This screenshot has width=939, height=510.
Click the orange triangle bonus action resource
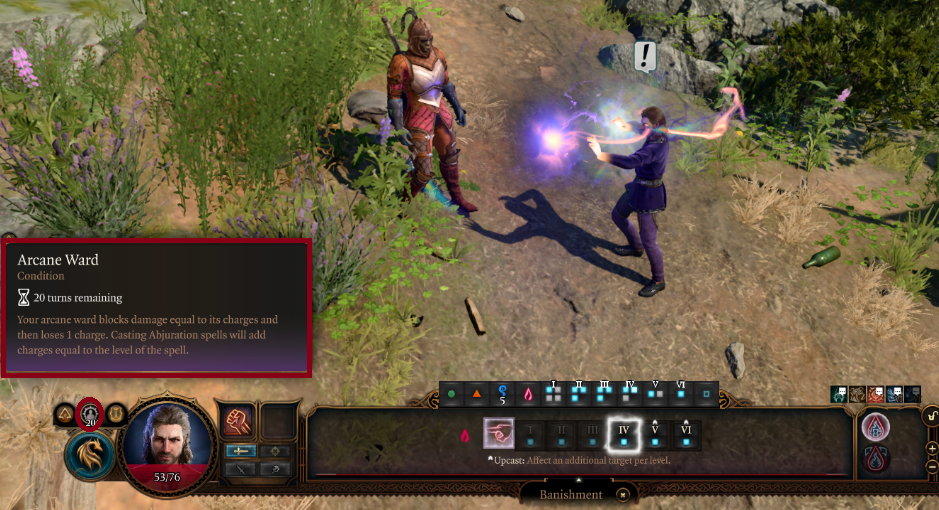[x=476, y=394]
